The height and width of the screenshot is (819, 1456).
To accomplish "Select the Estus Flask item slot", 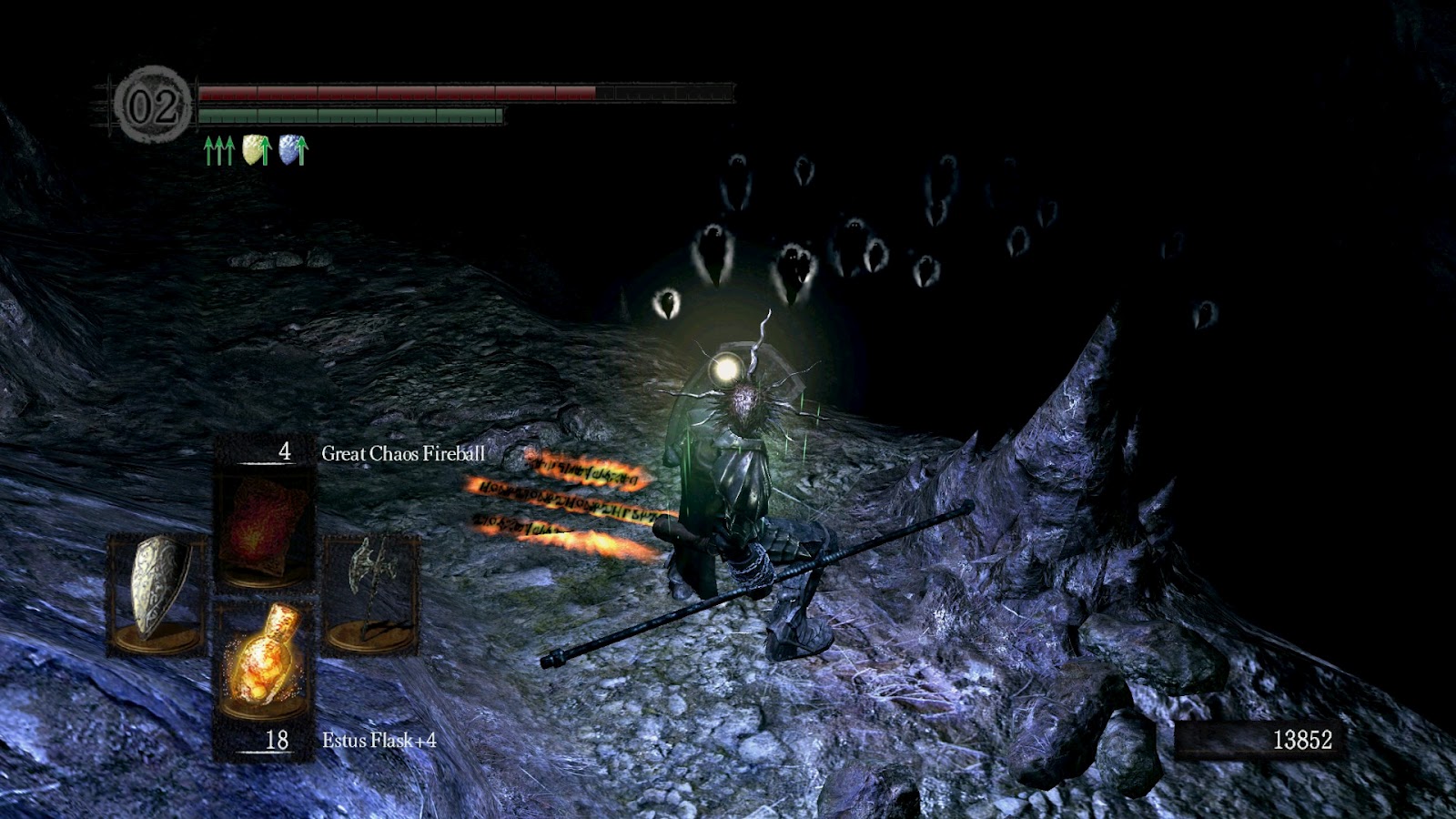I will [264, 662].
